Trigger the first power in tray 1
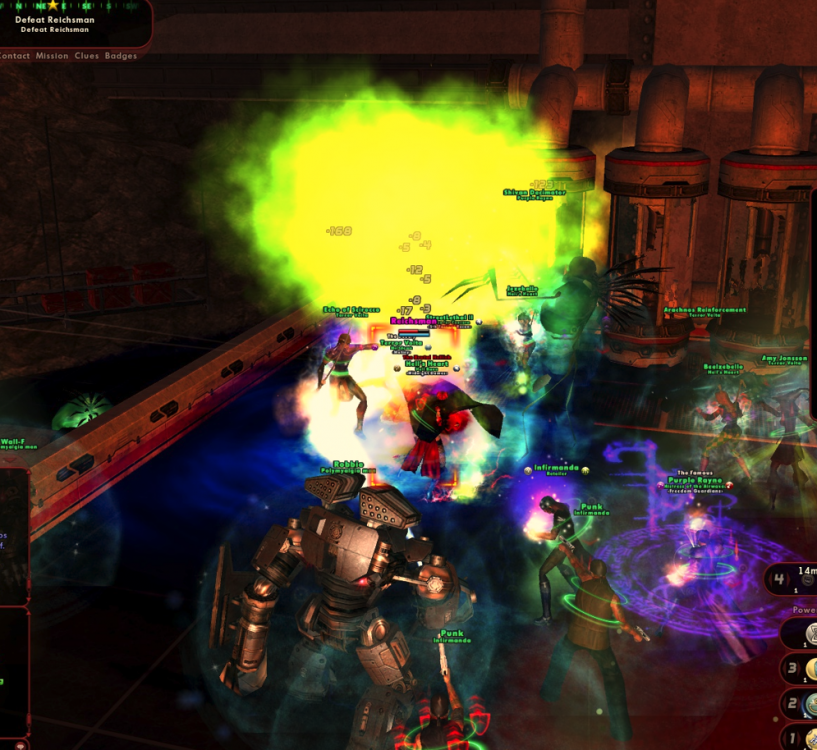This screenshot has height=750, width=817. tap(811, 738)
